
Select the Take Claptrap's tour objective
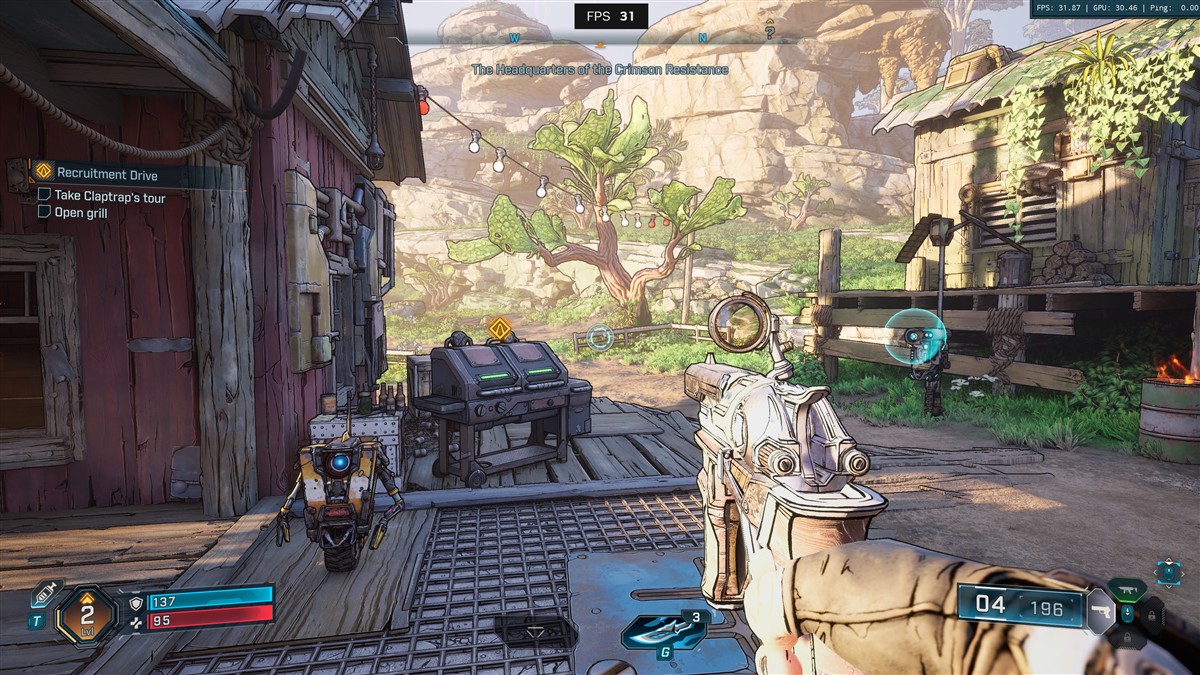(110, 197)
